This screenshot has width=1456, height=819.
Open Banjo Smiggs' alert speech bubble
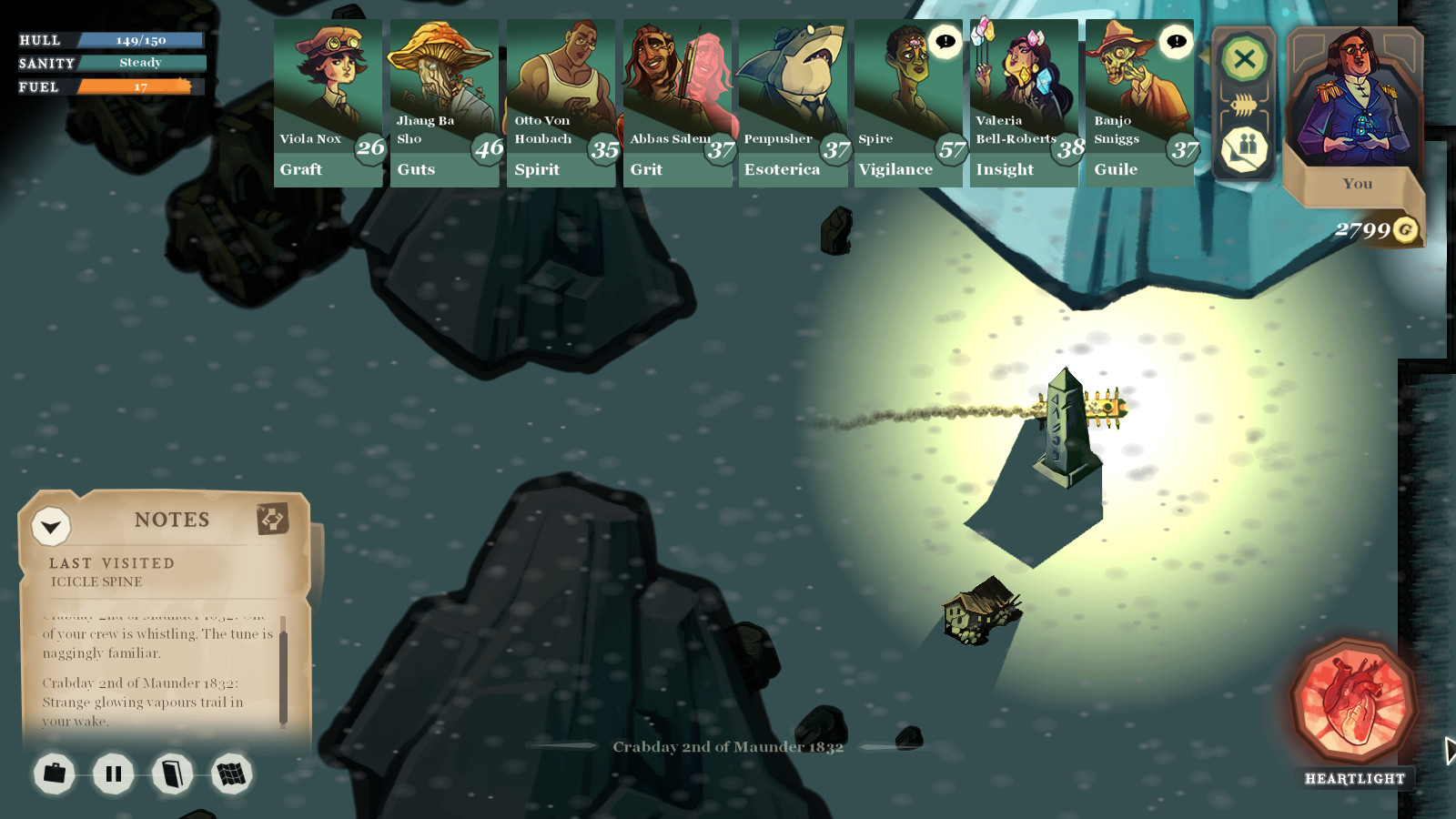[x=1174, y=40]
